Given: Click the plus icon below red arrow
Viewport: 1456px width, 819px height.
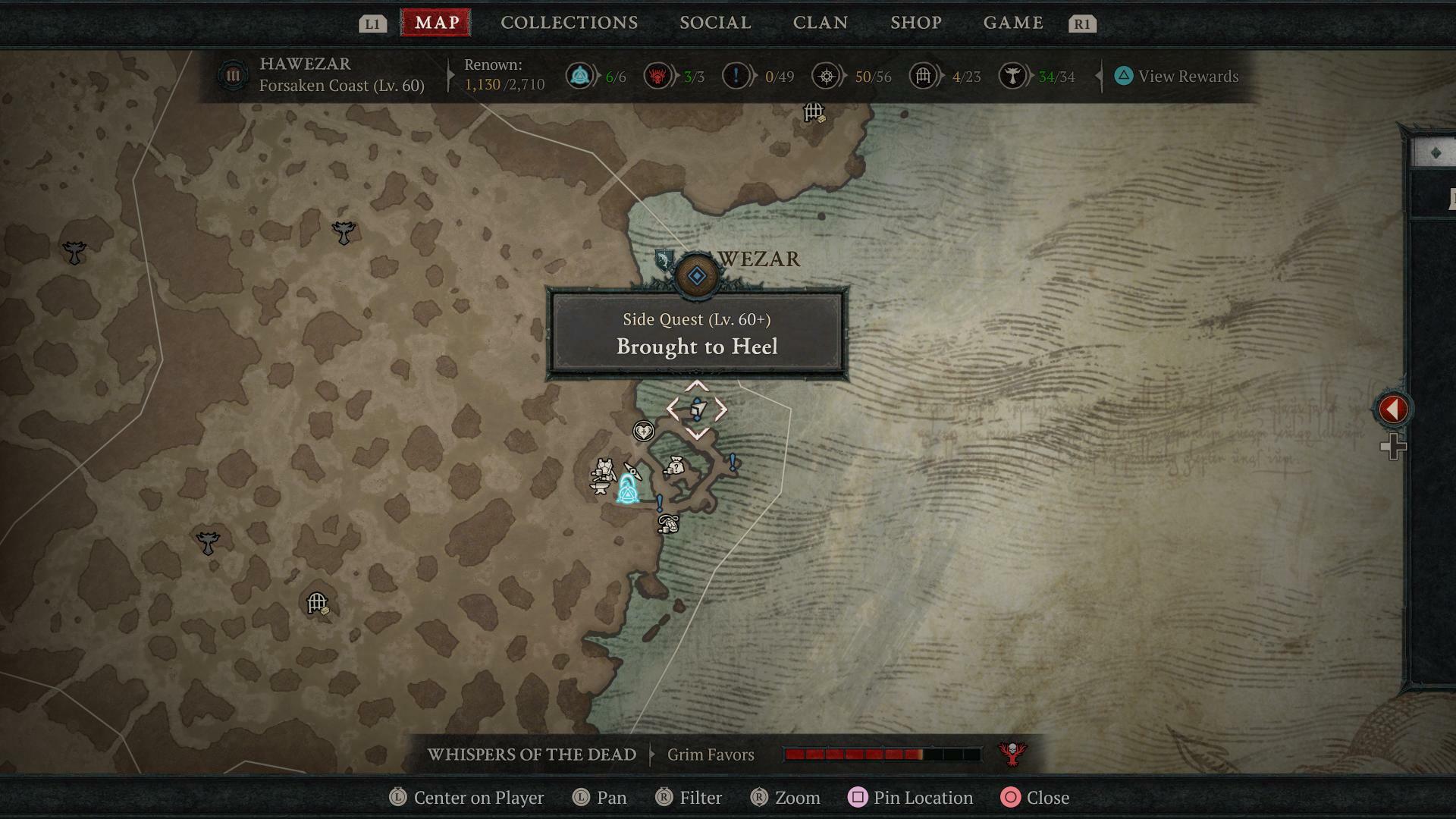Looking at the screenshot, I should pyautogui.click(x=1393, y=447).
